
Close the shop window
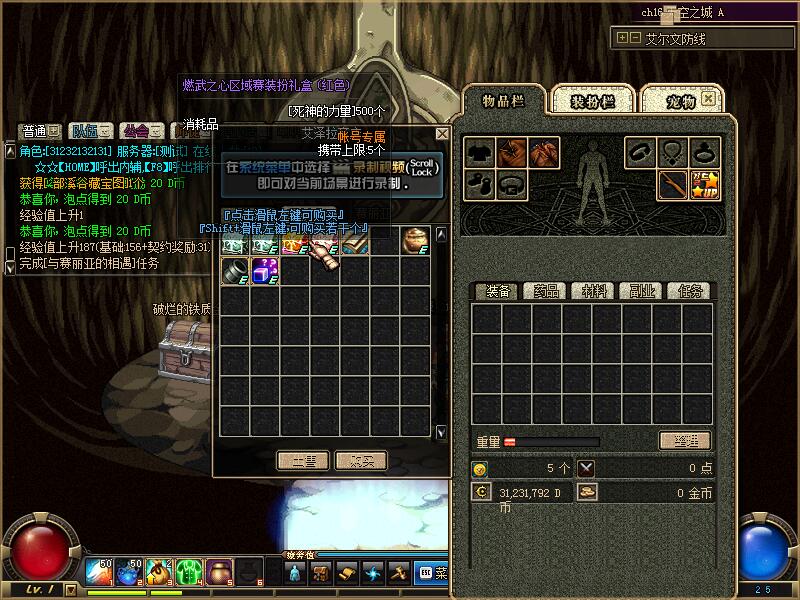(442, 133)
